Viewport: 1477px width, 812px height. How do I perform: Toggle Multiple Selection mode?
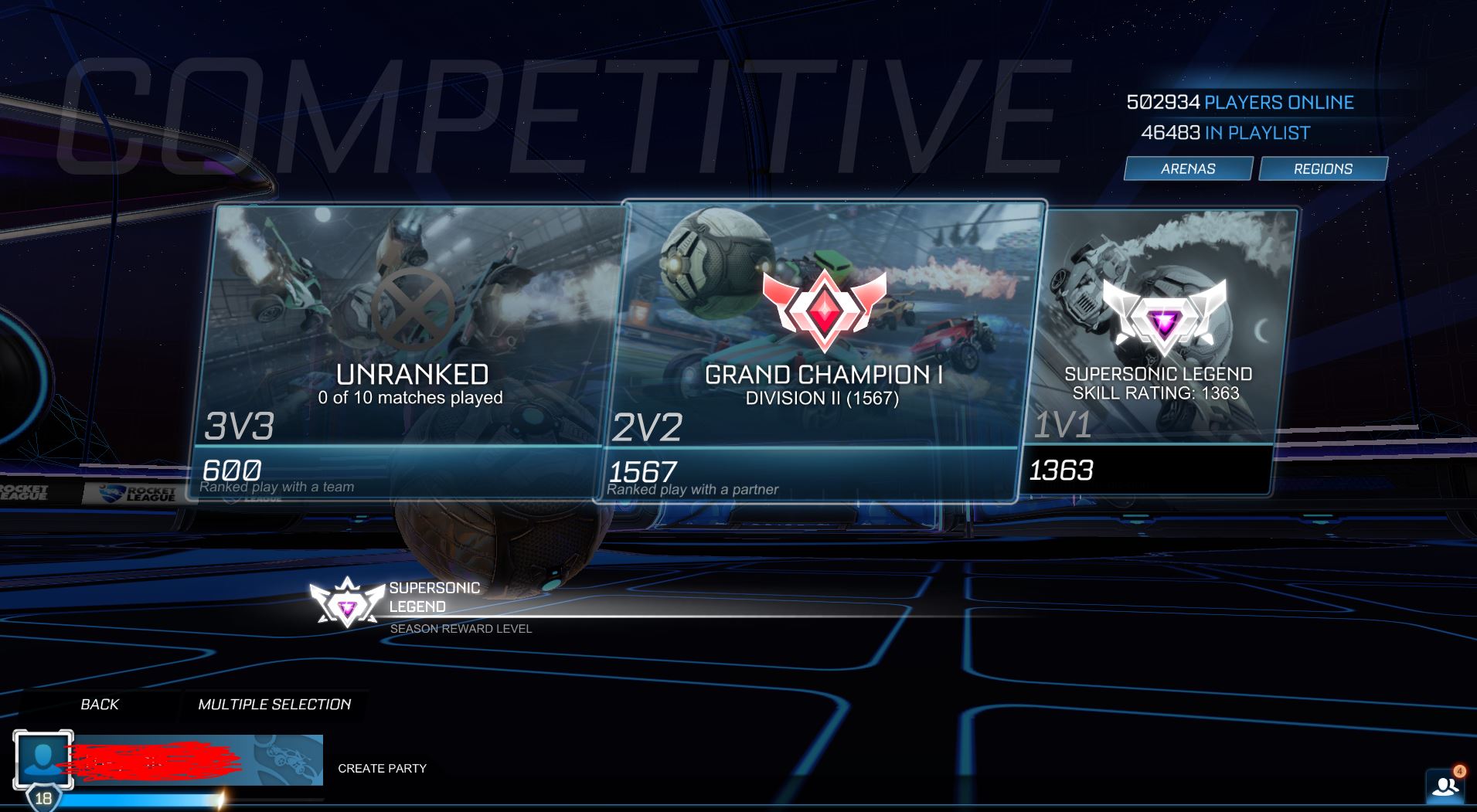coord(274,704)
